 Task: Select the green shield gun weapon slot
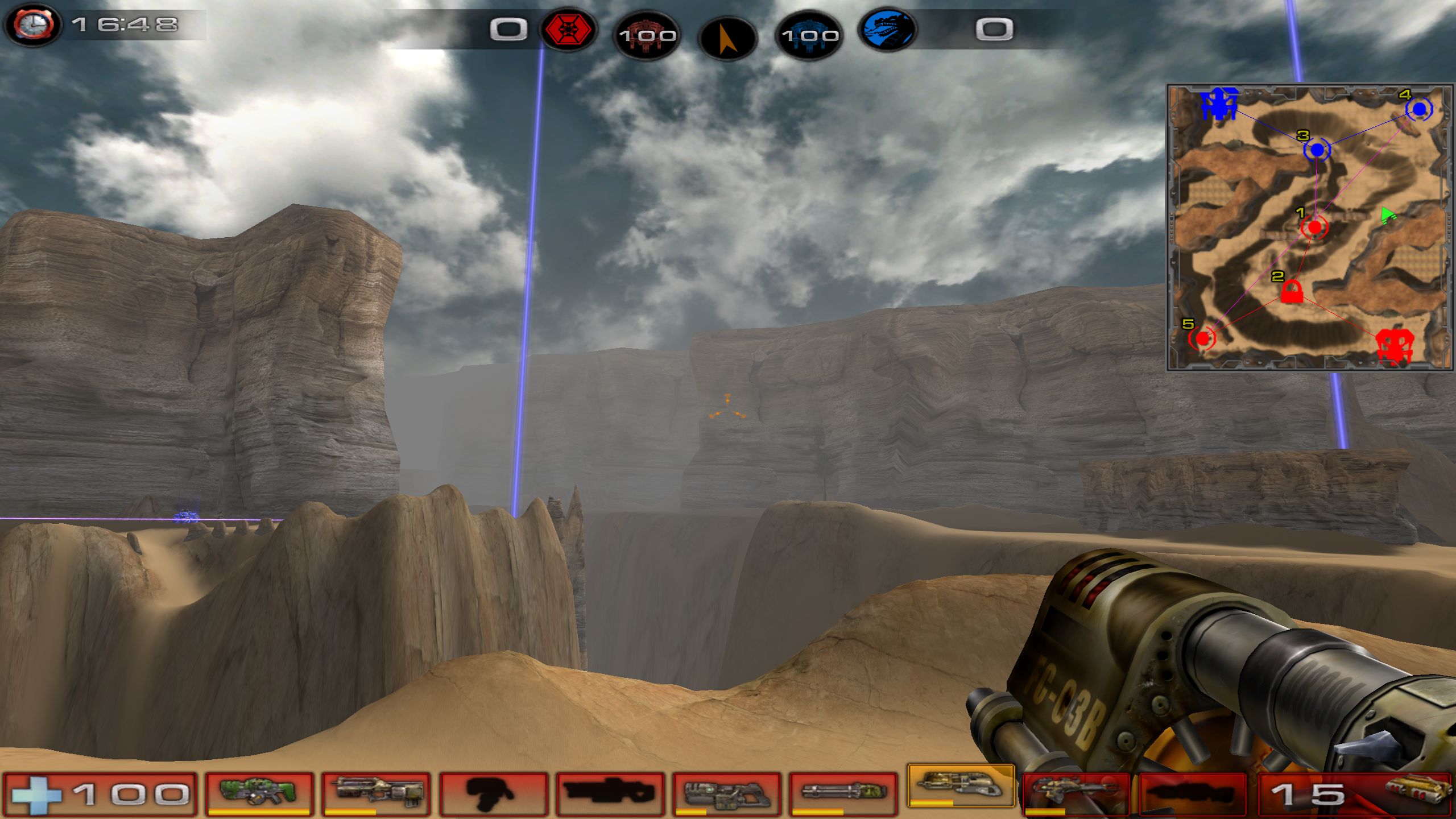tap(259, 792)
